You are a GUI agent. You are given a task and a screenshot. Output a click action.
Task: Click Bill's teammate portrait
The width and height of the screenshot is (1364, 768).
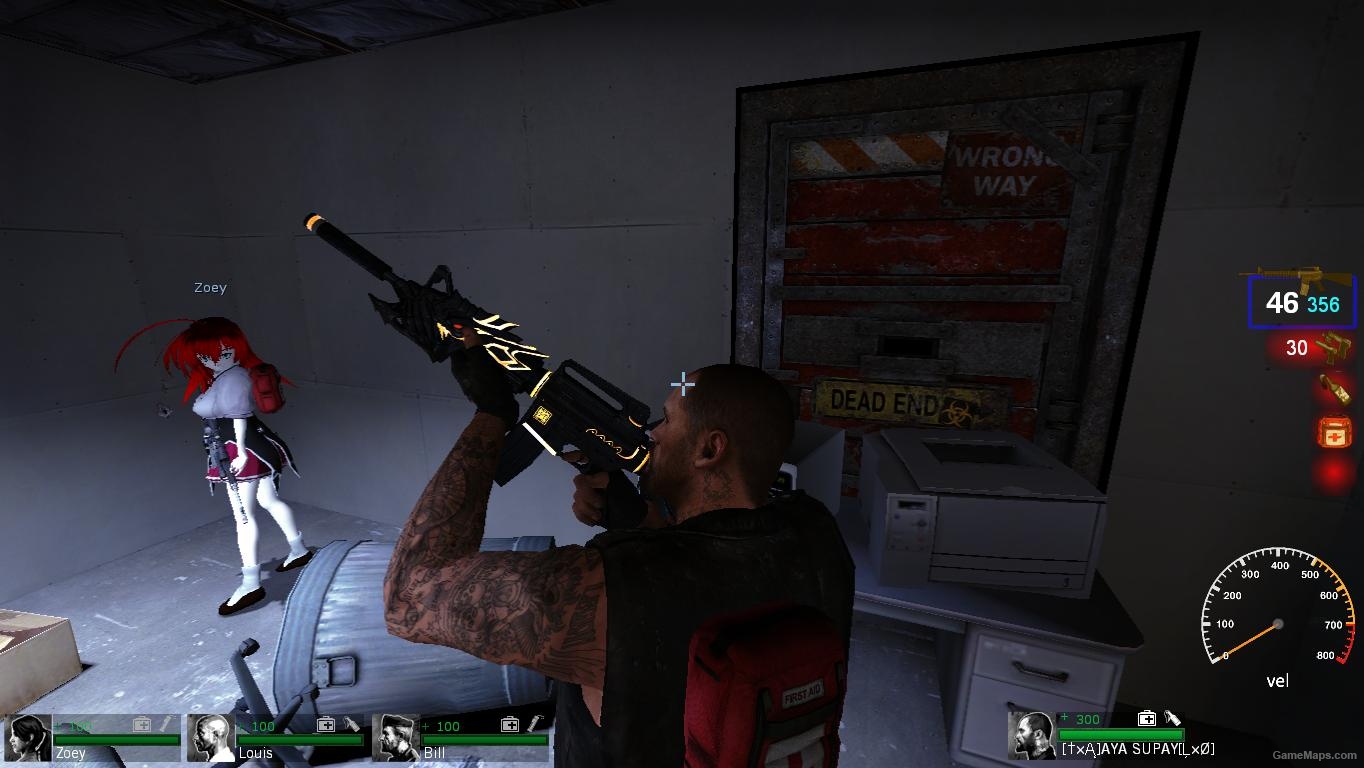pyautogui.click(x=396, y=738)
